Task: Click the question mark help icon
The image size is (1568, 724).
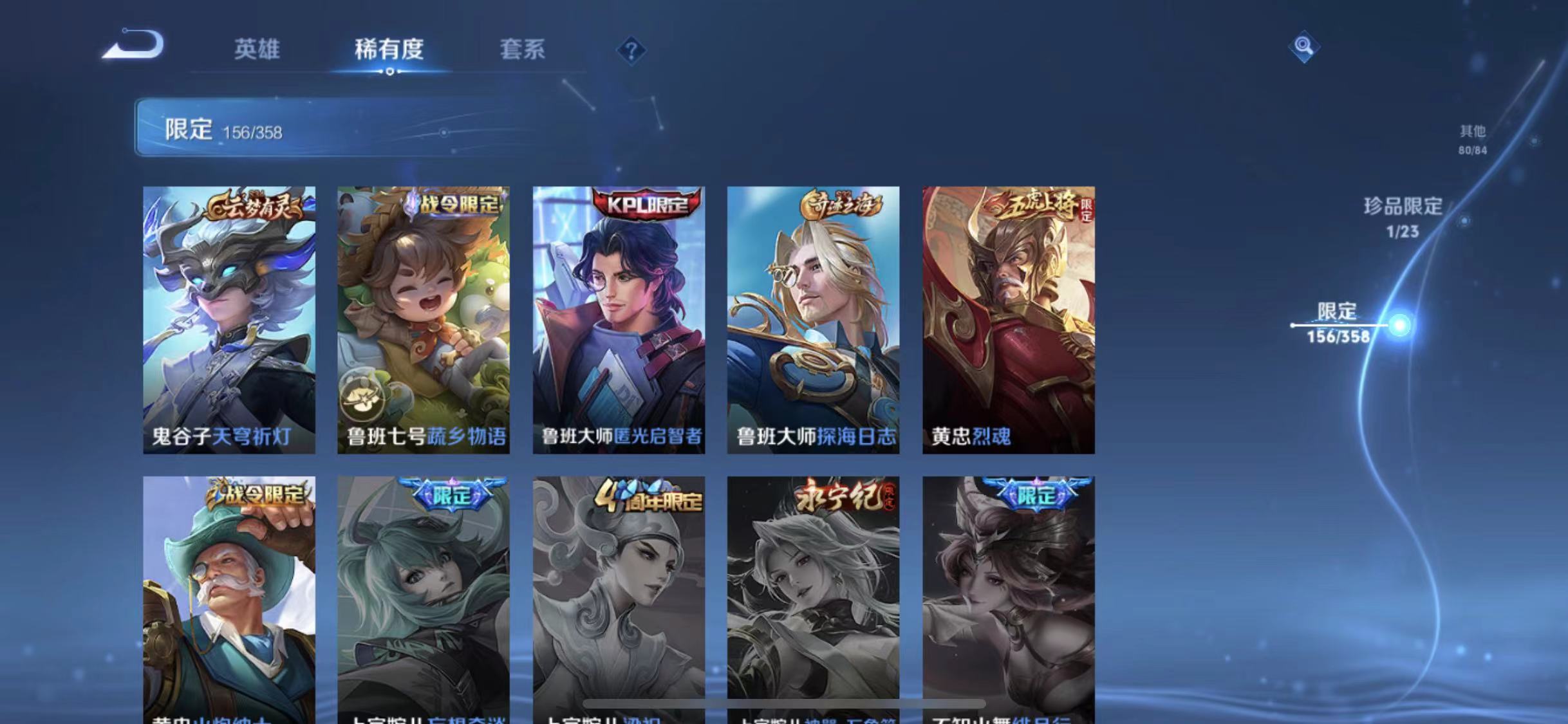Action: [634, 50]
